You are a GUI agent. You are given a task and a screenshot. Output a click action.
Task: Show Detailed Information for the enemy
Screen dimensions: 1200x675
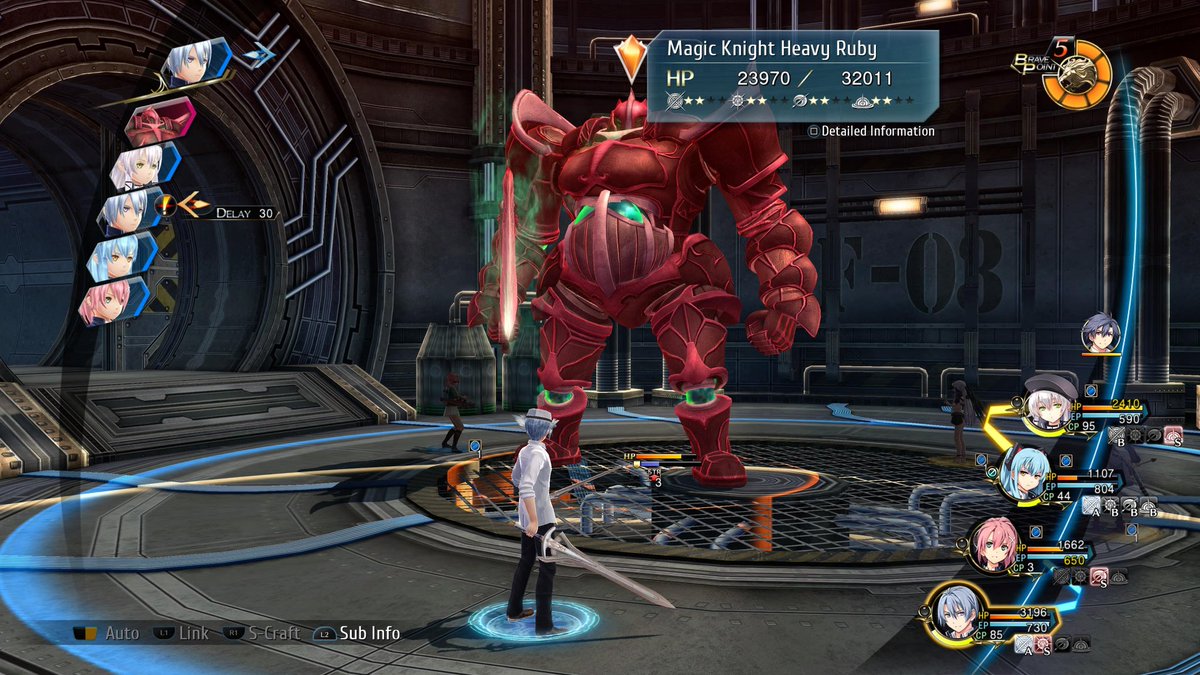pos(872,131)
